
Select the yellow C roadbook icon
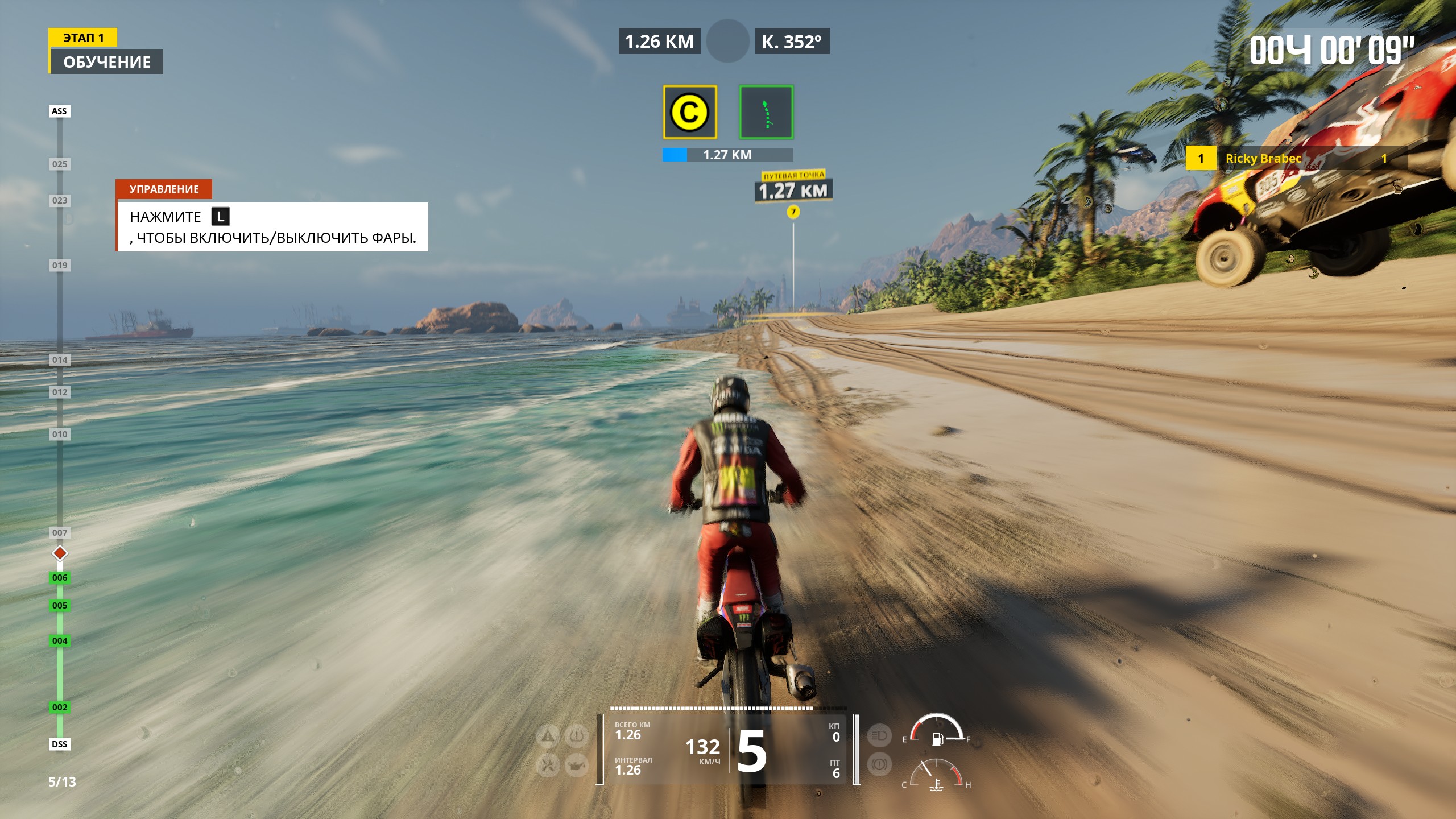pos(689,112)
